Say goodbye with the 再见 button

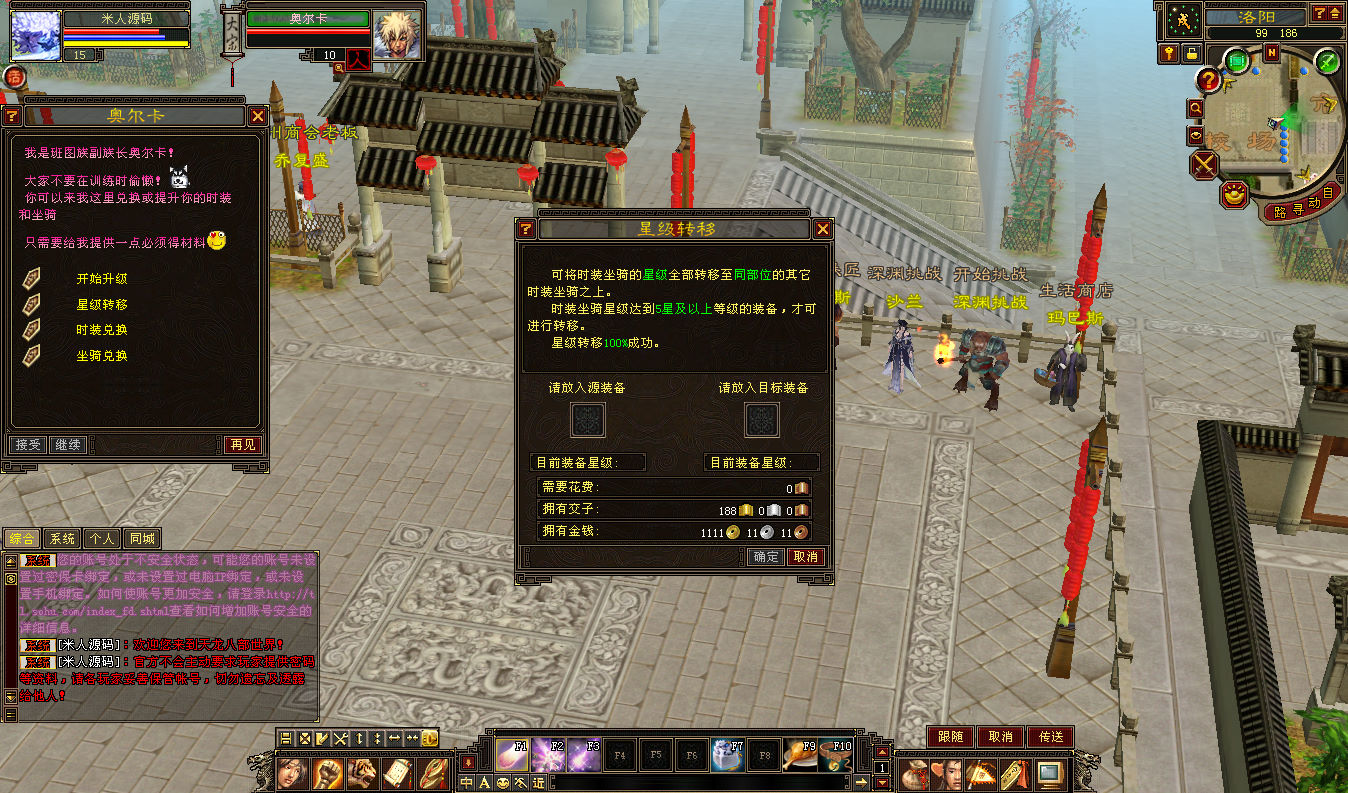[242, 445]
